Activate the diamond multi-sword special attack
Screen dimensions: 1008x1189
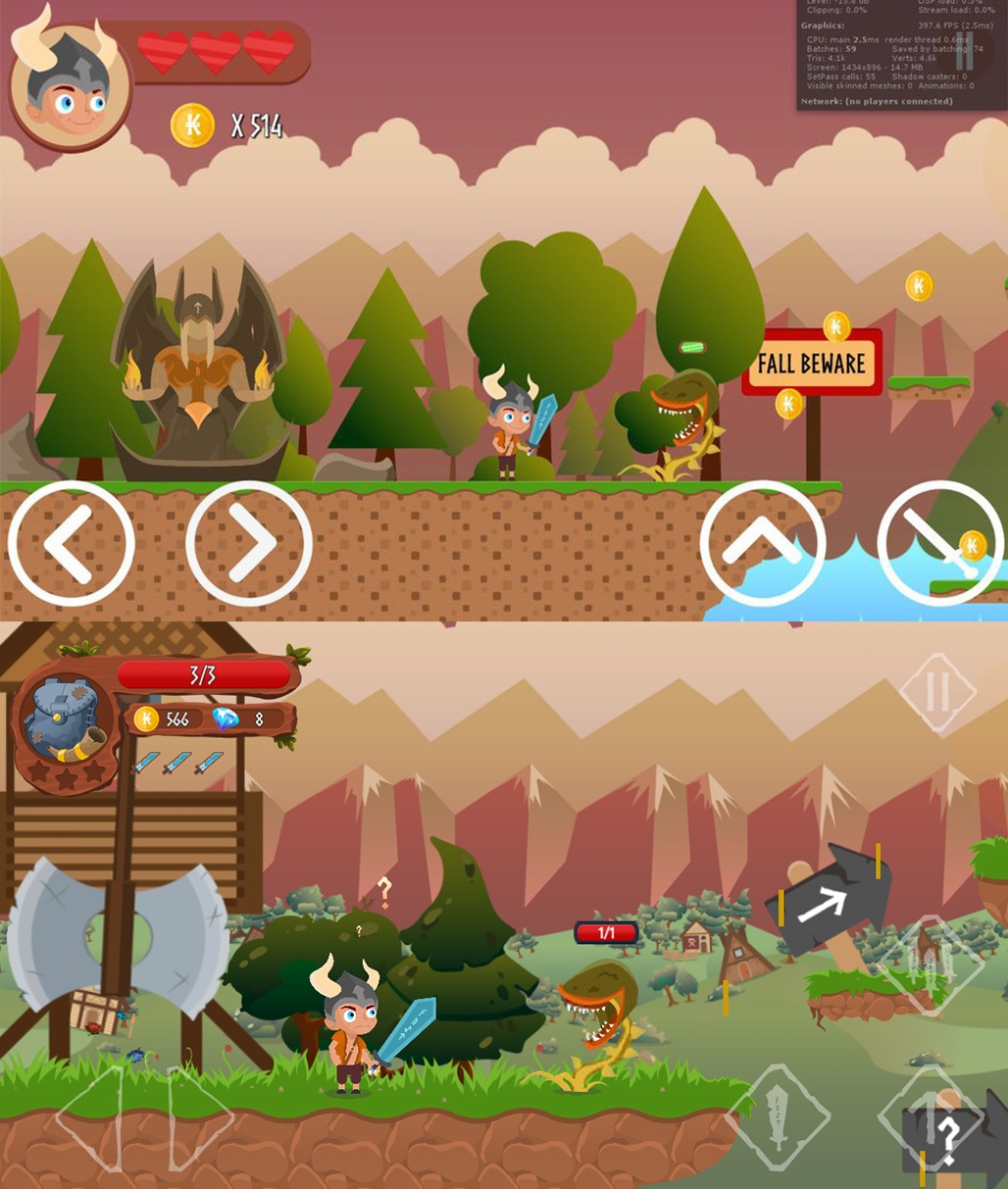coord(930,966)
